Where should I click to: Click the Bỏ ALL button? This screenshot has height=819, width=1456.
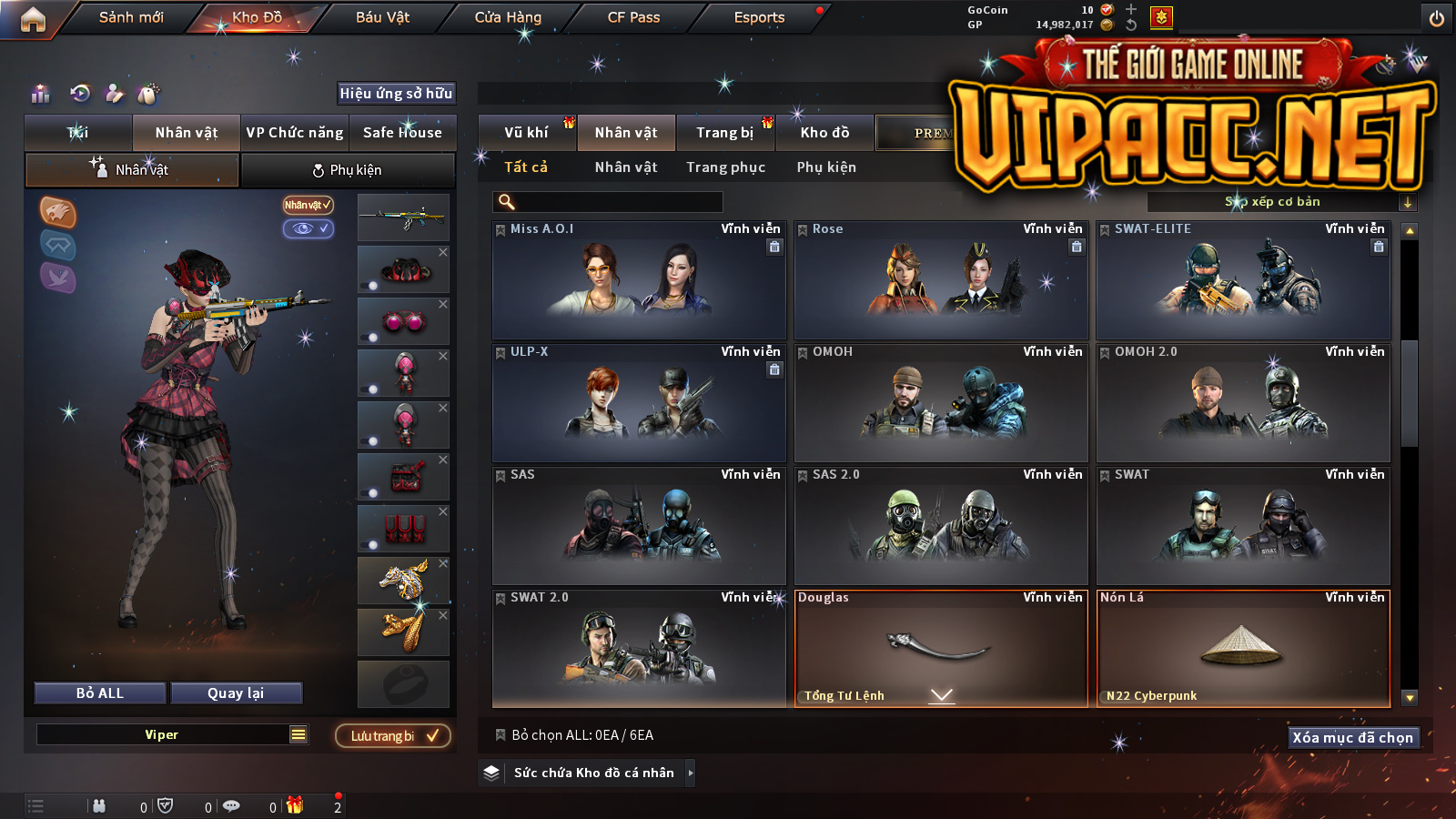click(x=100, y=693)
